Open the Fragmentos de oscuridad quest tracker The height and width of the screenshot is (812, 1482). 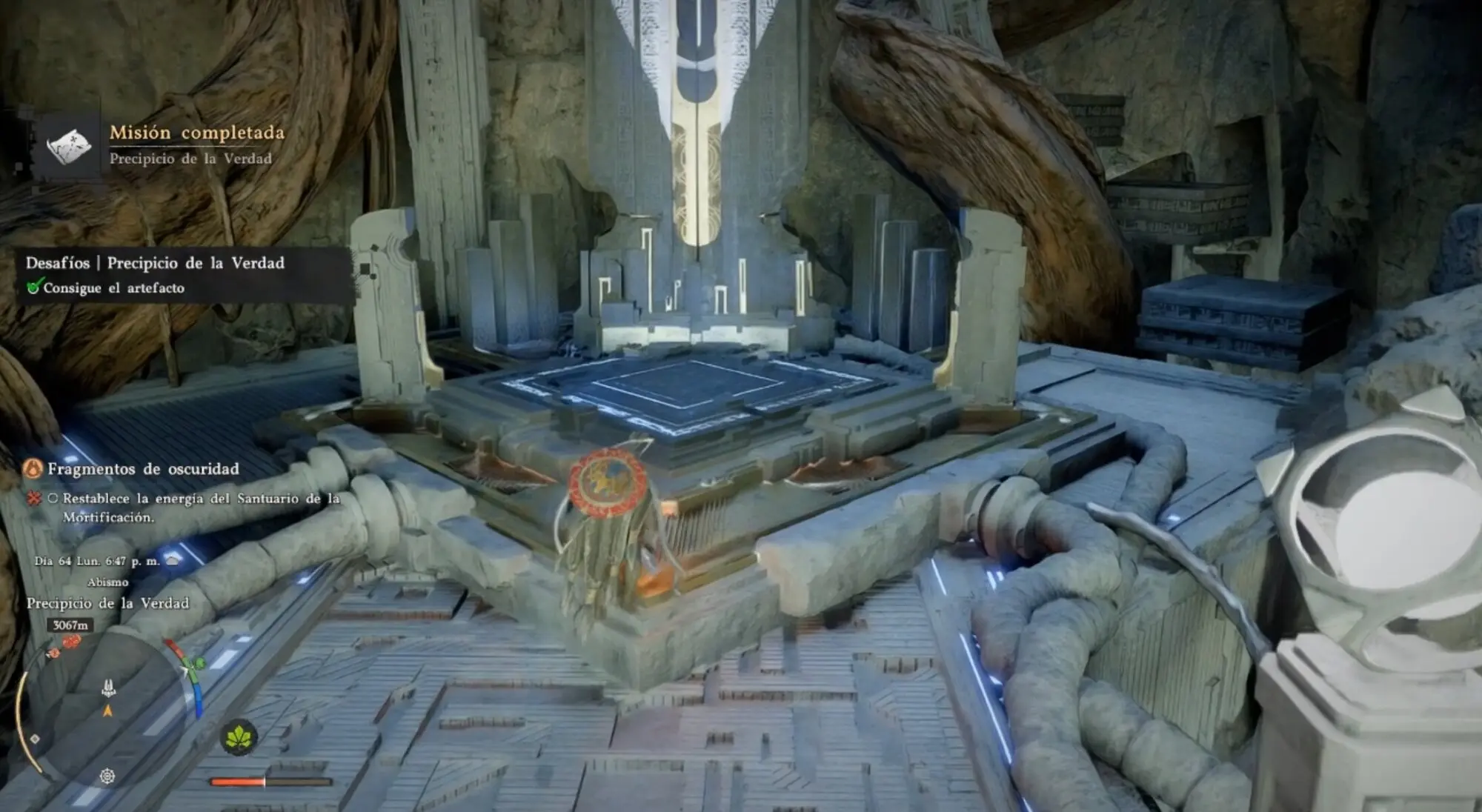(143, 469)
